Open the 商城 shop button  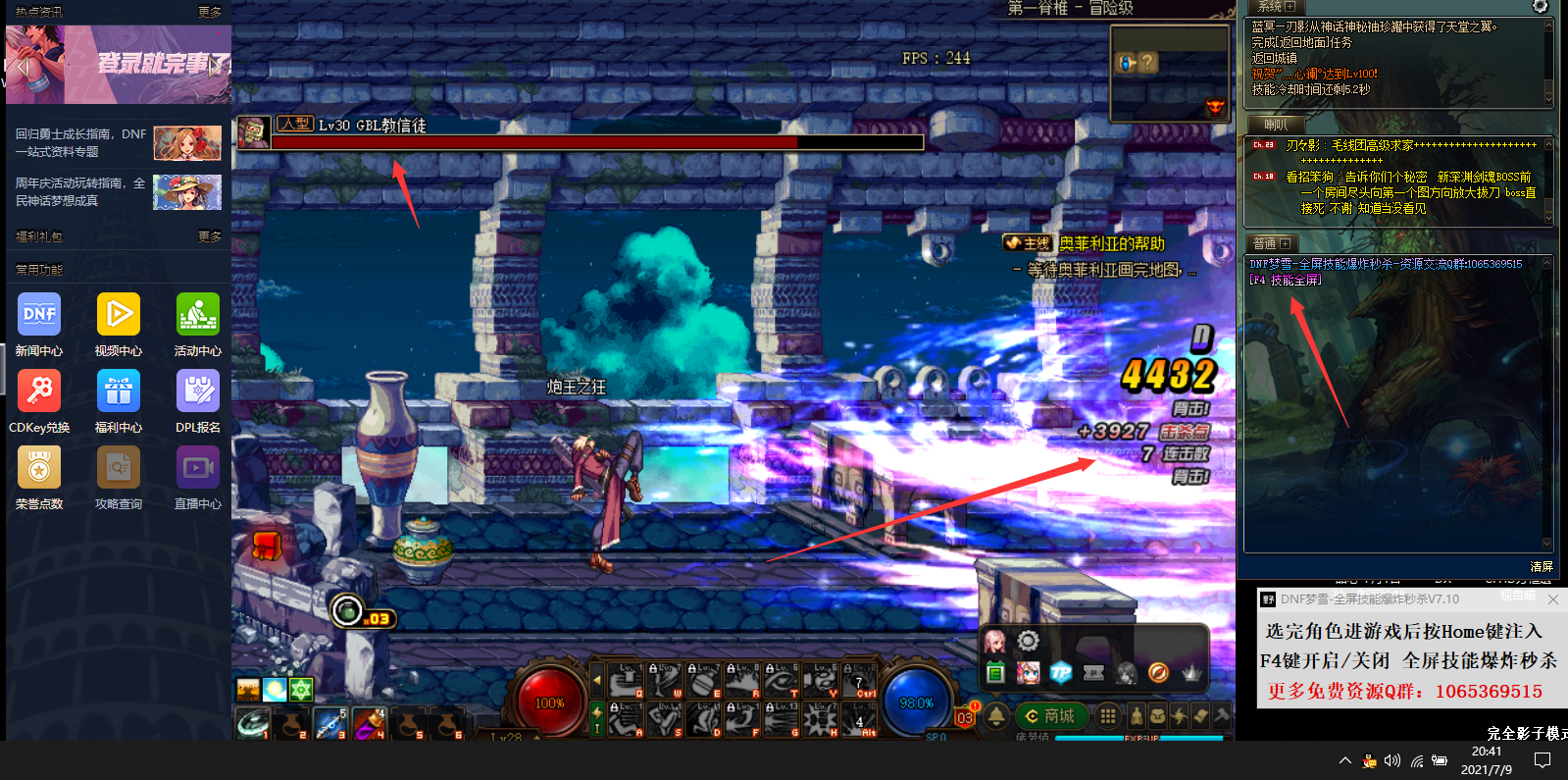1049,716
